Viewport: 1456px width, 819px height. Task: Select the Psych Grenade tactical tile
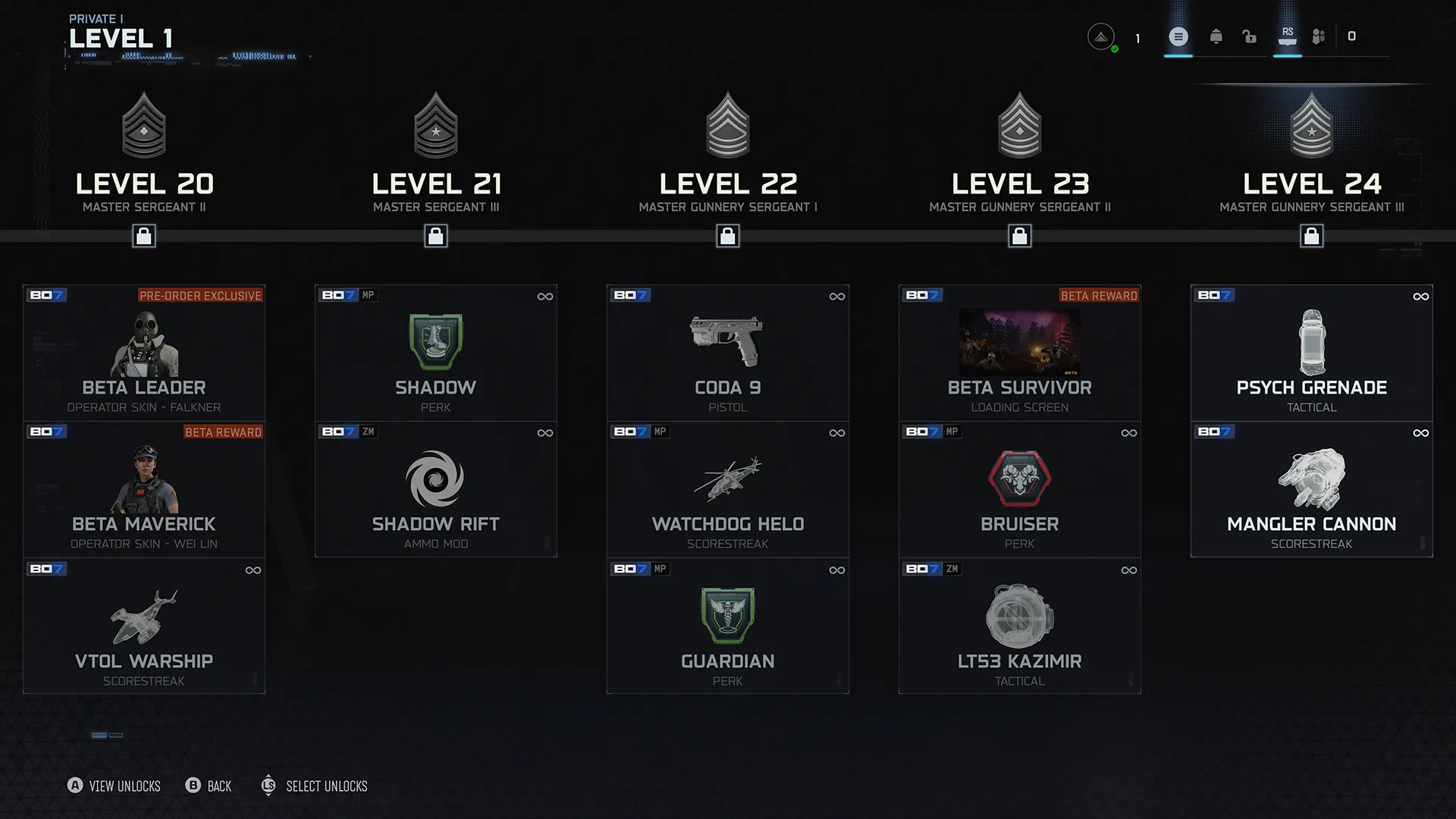click(1312, 353)
